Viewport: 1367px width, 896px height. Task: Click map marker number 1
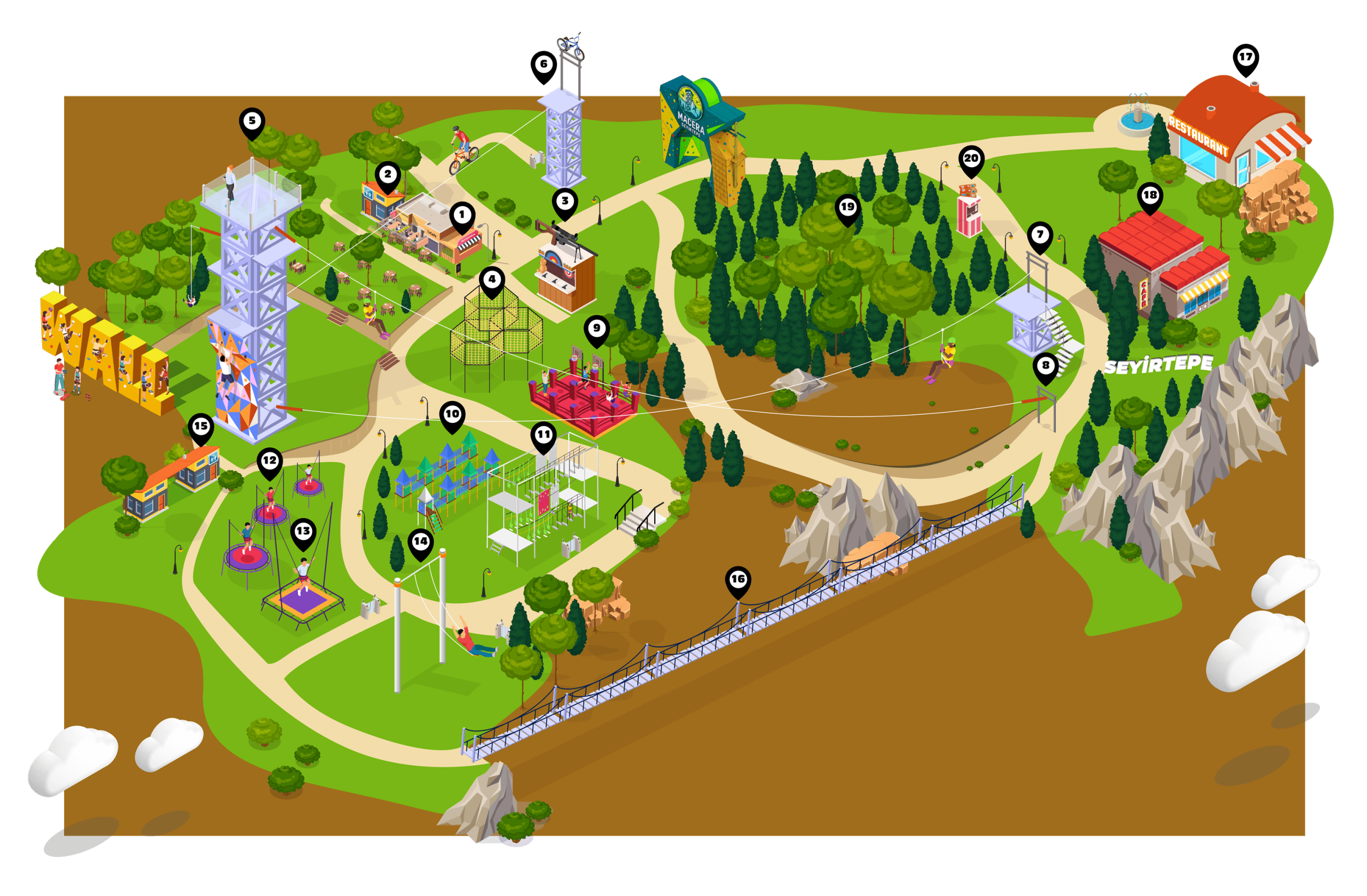point(462,216)
